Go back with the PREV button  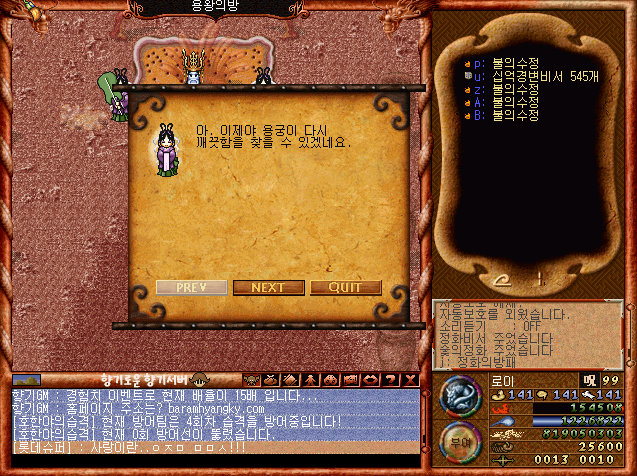191,287
